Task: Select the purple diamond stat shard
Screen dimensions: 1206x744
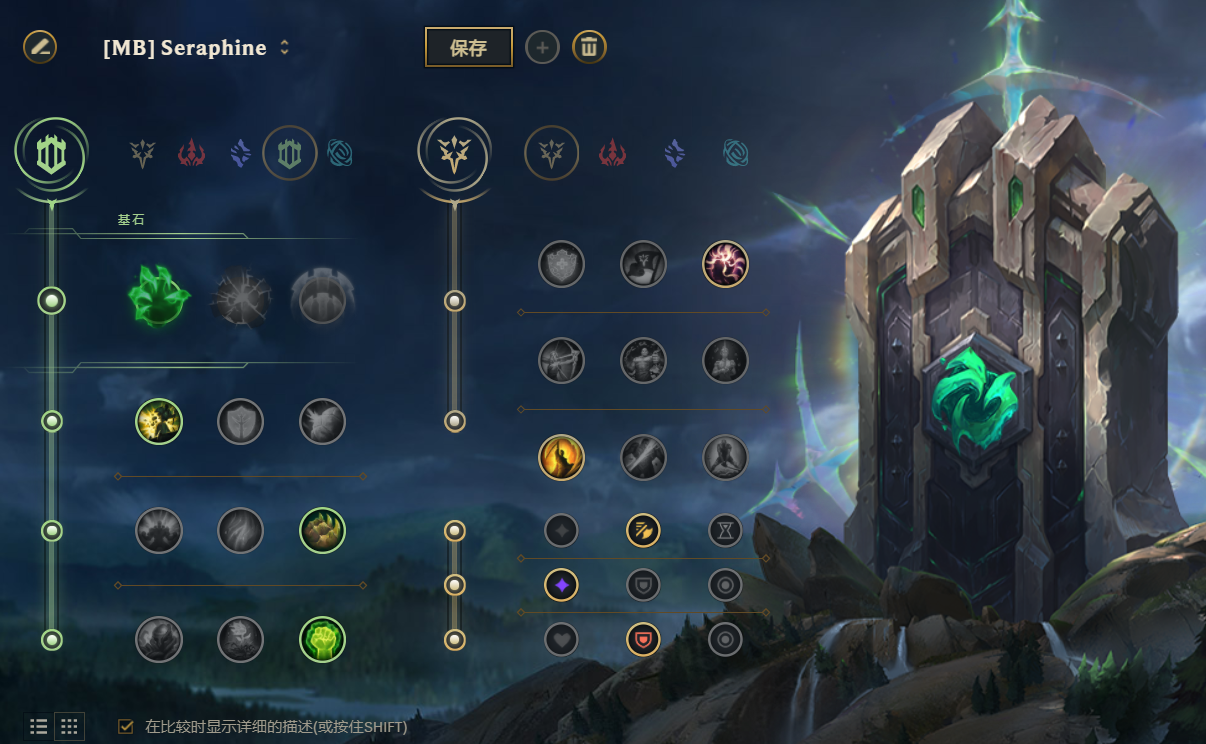Action: tap(561, 584)
